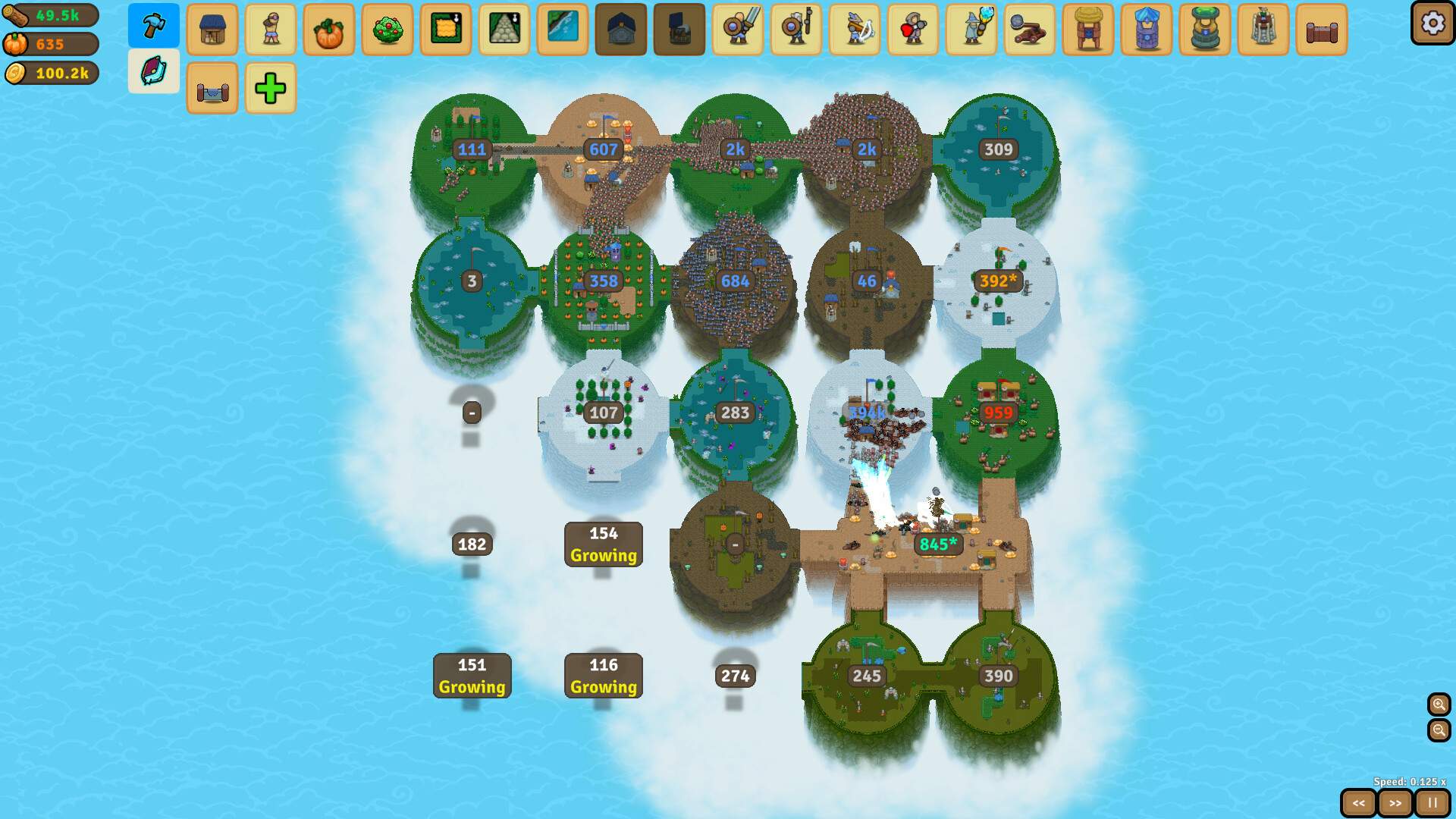Pause the game with the pause button
The width and height of the screenshot is (1456, 819).
point(1432,802)
